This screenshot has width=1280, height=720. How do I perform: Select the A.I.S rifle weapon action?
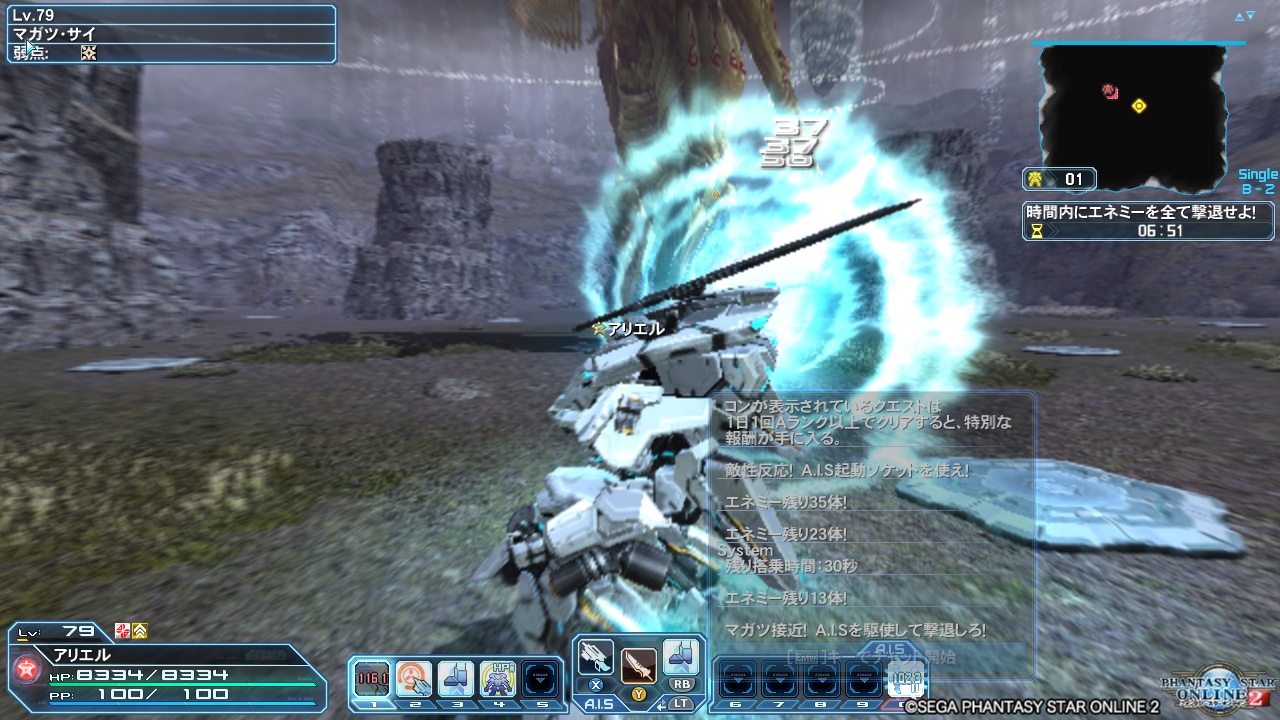point(595,658)
